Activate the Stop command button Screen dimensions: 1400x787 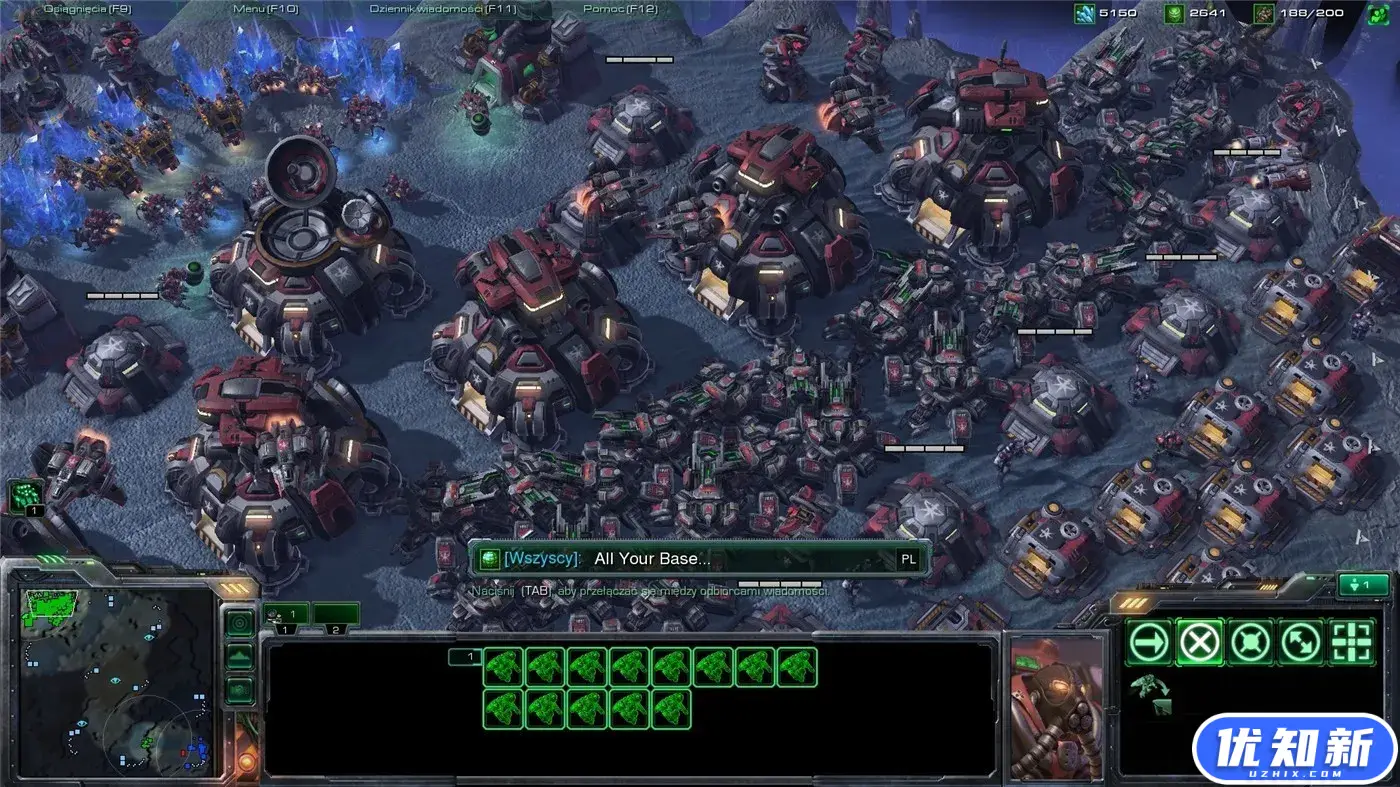tap(1199, 642)
